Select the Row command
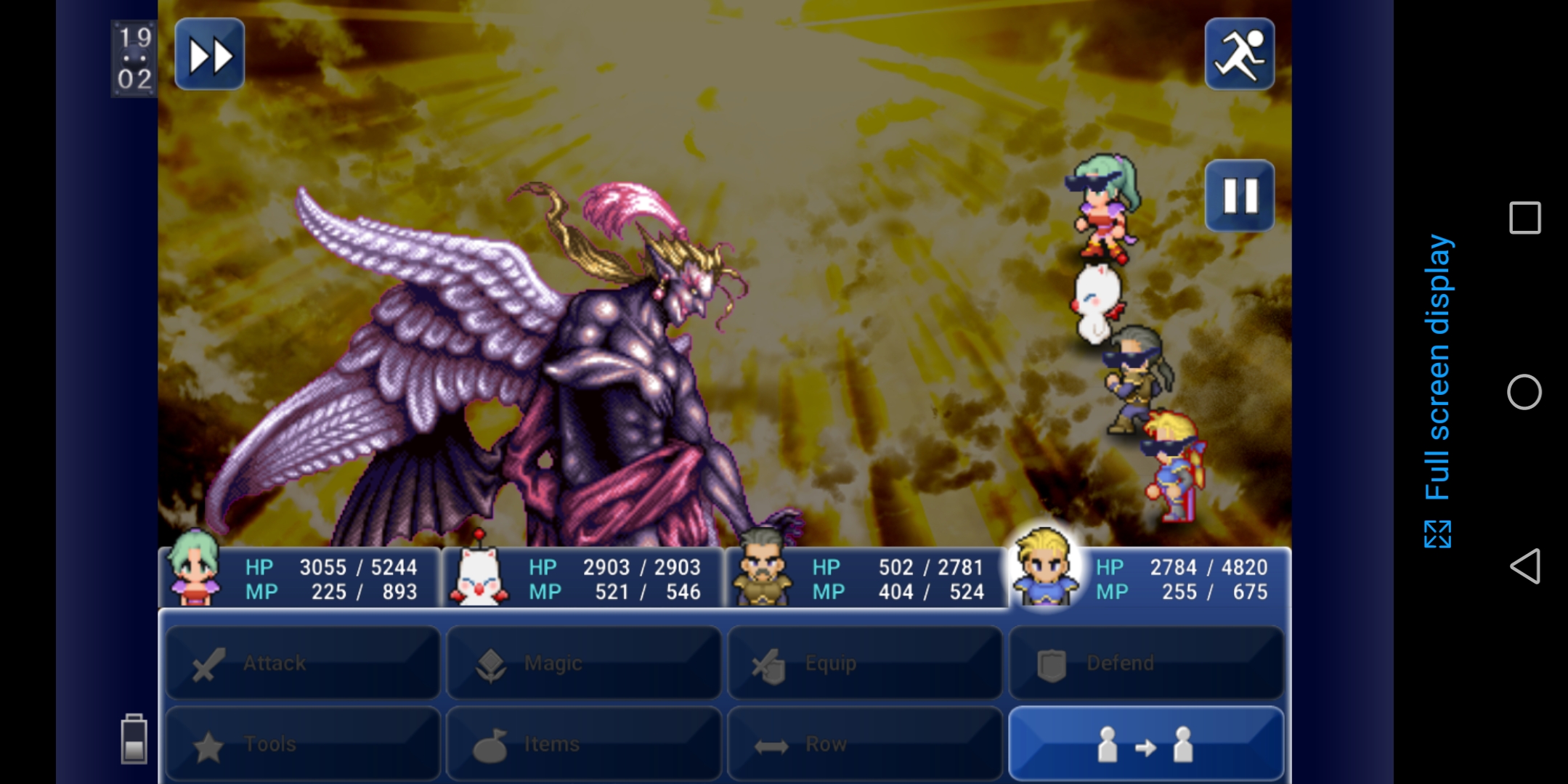 (864, 743)
